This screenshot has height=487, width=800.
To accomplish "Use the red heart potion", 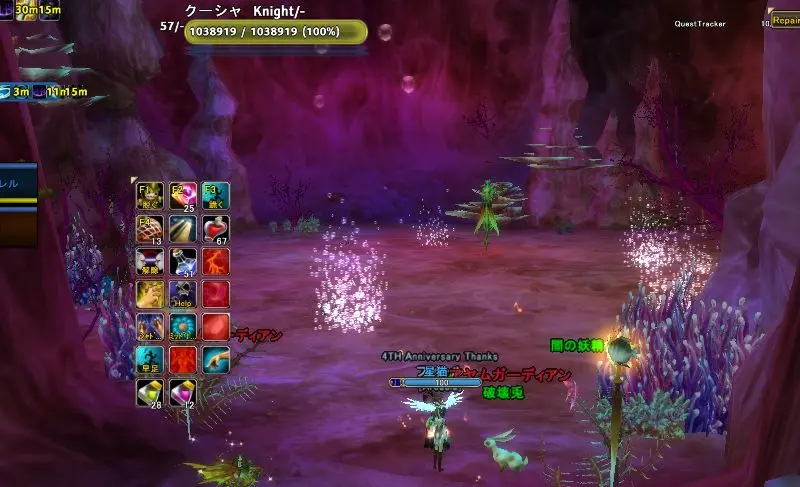I will pyautogui.click(x=215, y=229).
